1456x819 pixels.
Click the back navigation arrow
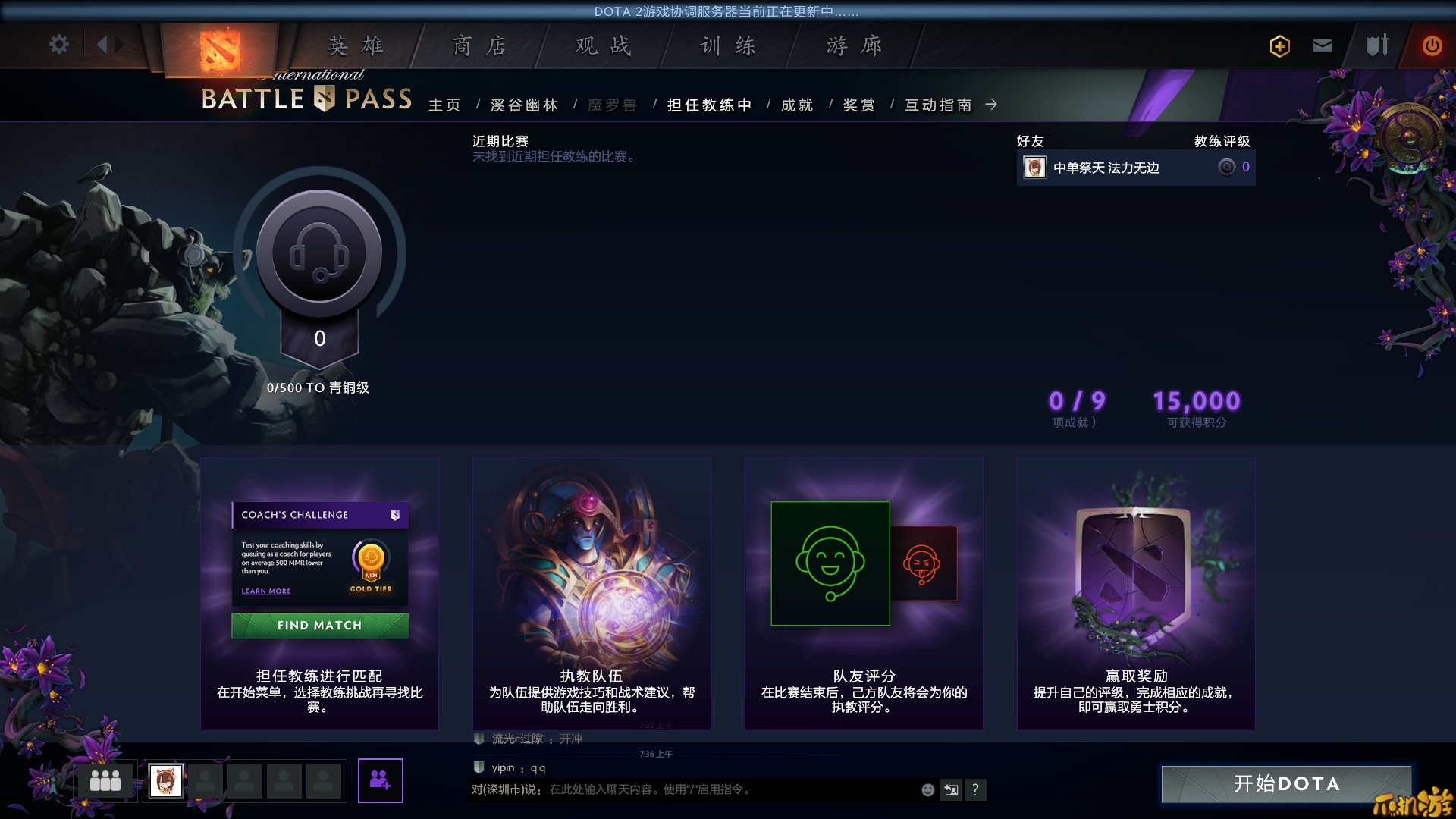coord(104,44)
